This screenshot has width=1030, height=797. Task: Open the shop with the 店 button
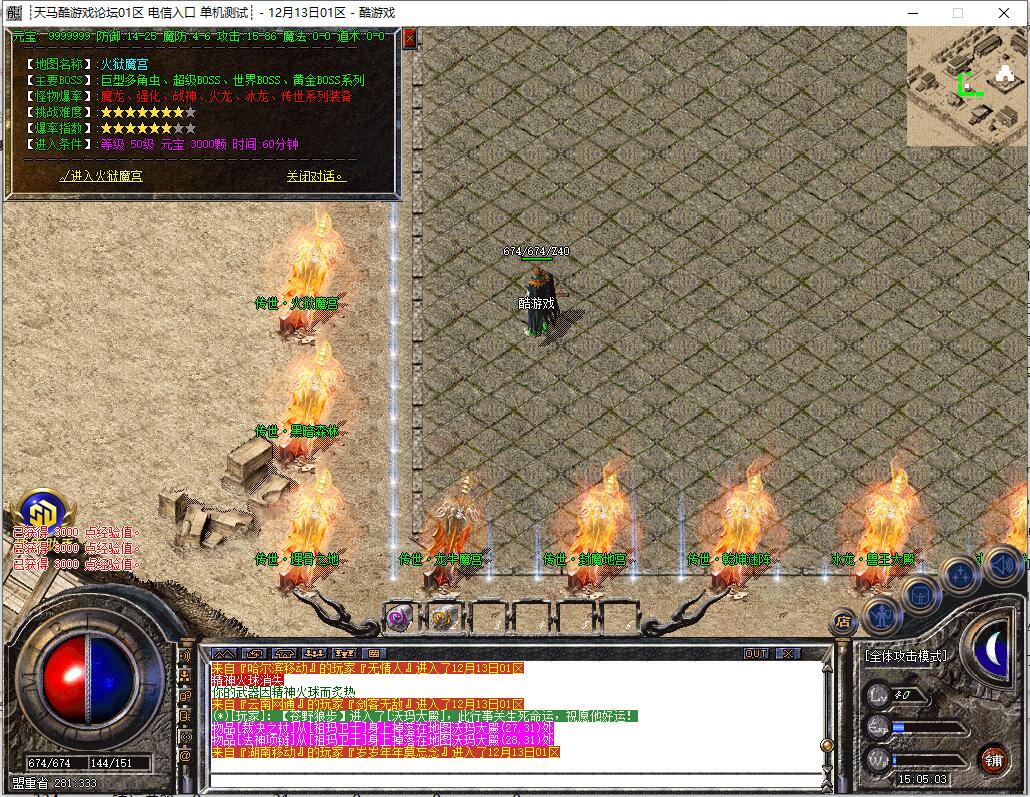click(x=843, y=619)
